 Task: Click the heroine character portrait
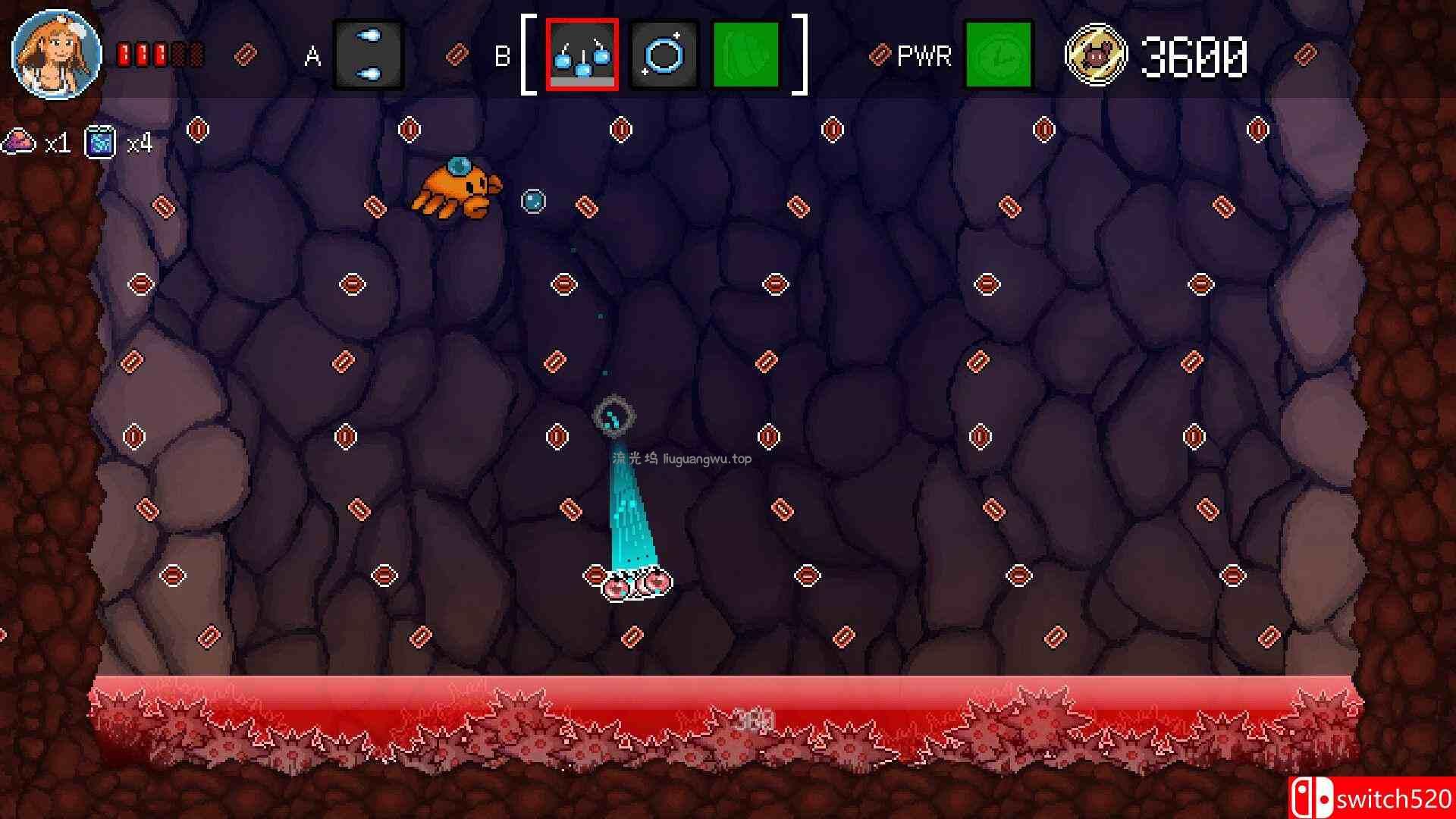pos(56,55)
